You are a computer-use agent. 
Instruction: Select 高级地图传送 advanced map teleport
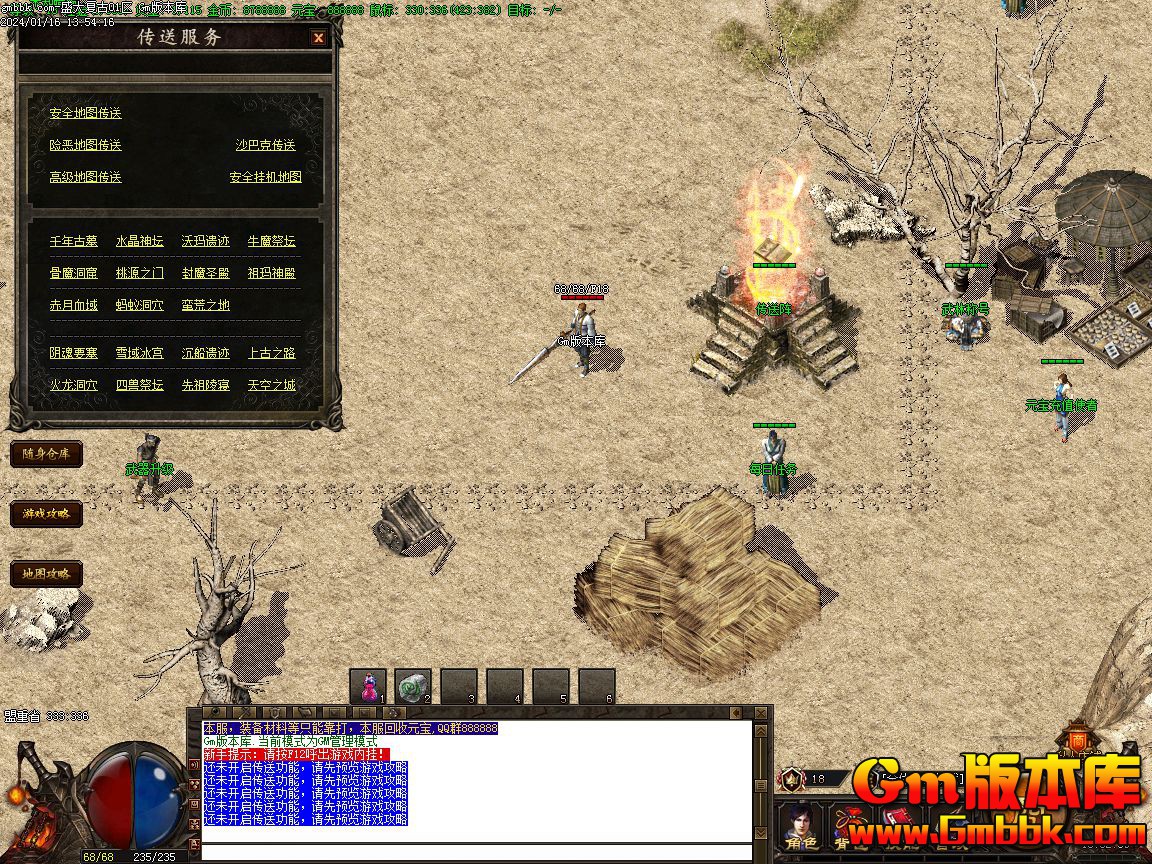coord(85,177)
